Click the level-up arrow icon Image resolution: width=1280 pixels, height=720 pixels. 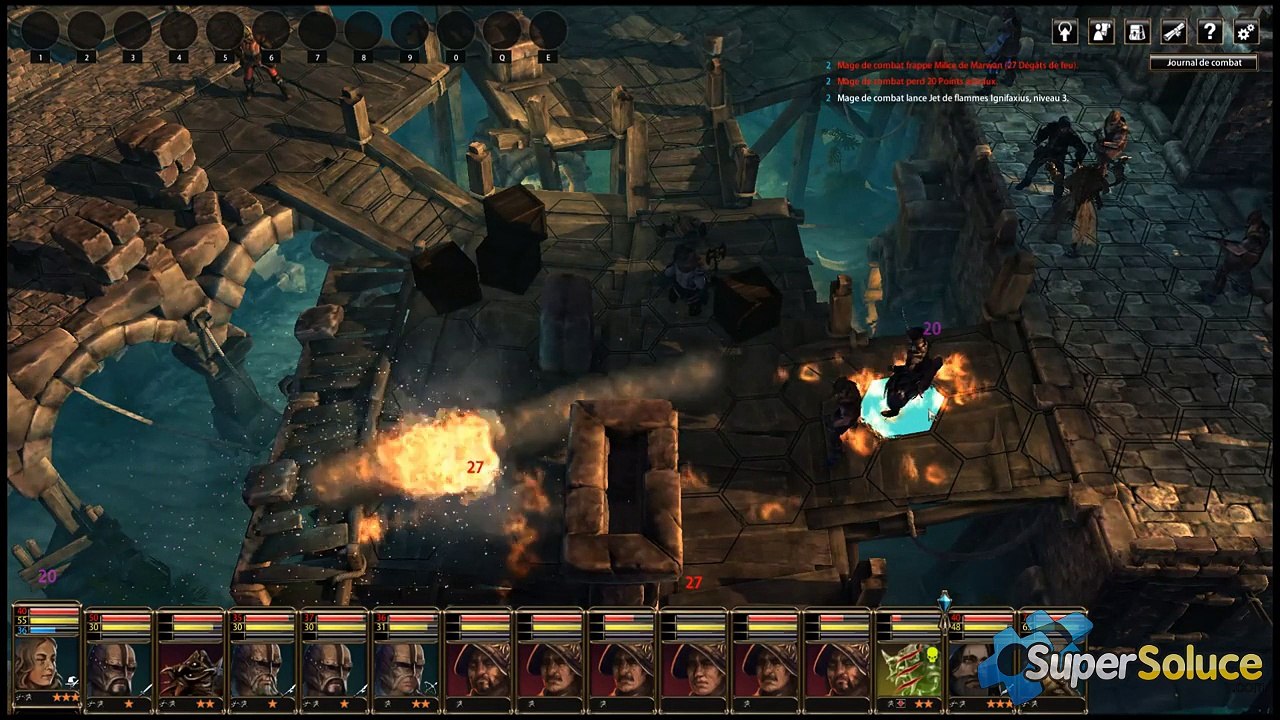pos(1065,32)
